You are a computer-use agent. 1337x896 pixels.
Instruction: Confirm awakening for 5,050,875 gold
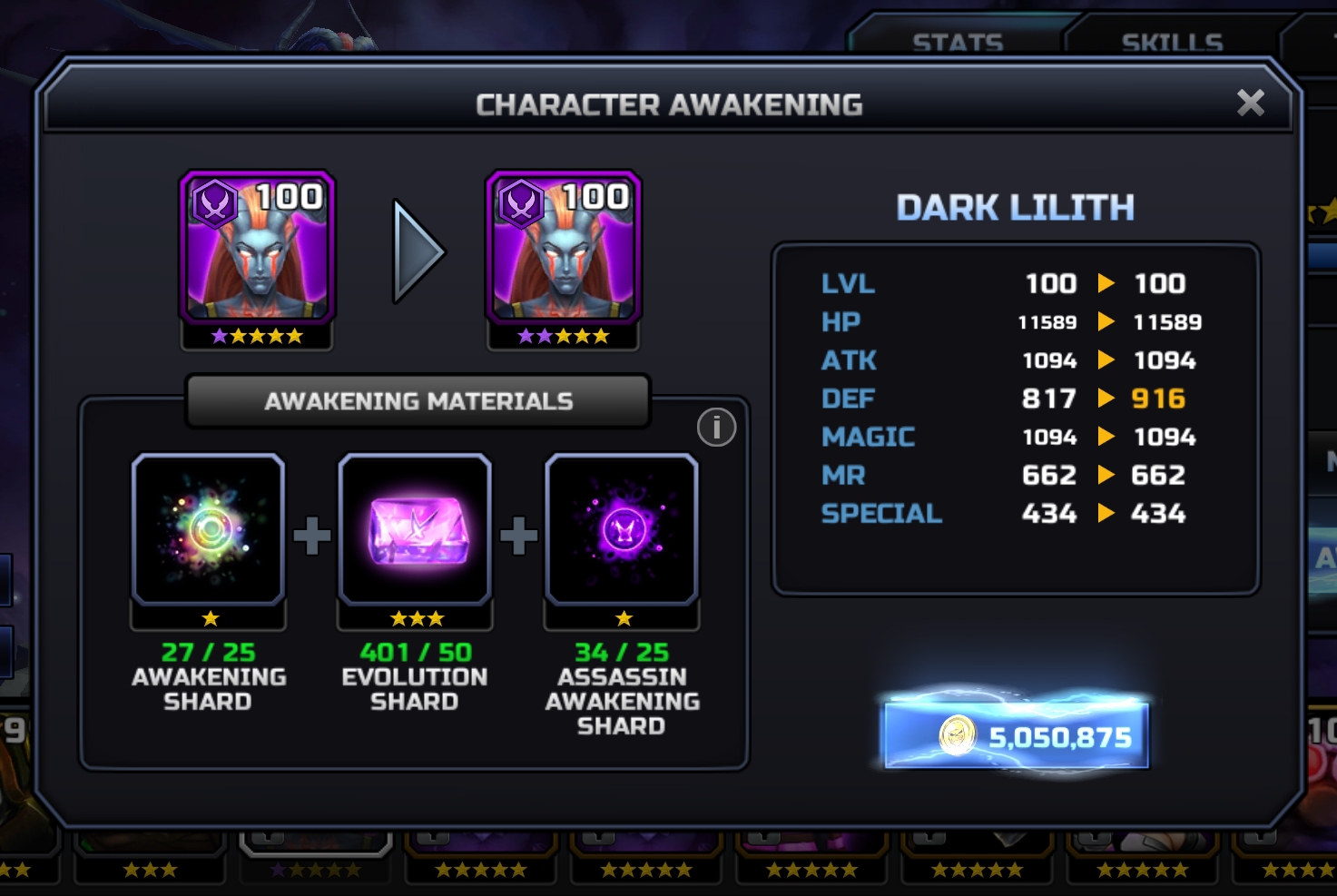(1017, 736)
